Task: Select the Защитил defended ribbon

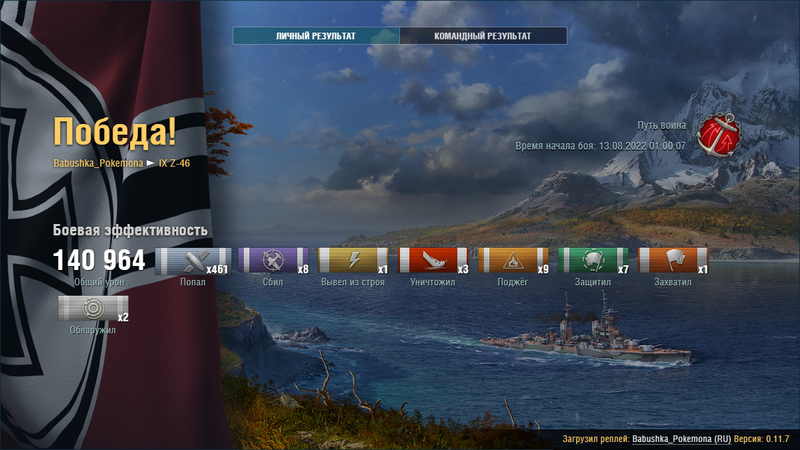Action: (x=593, y=261)
